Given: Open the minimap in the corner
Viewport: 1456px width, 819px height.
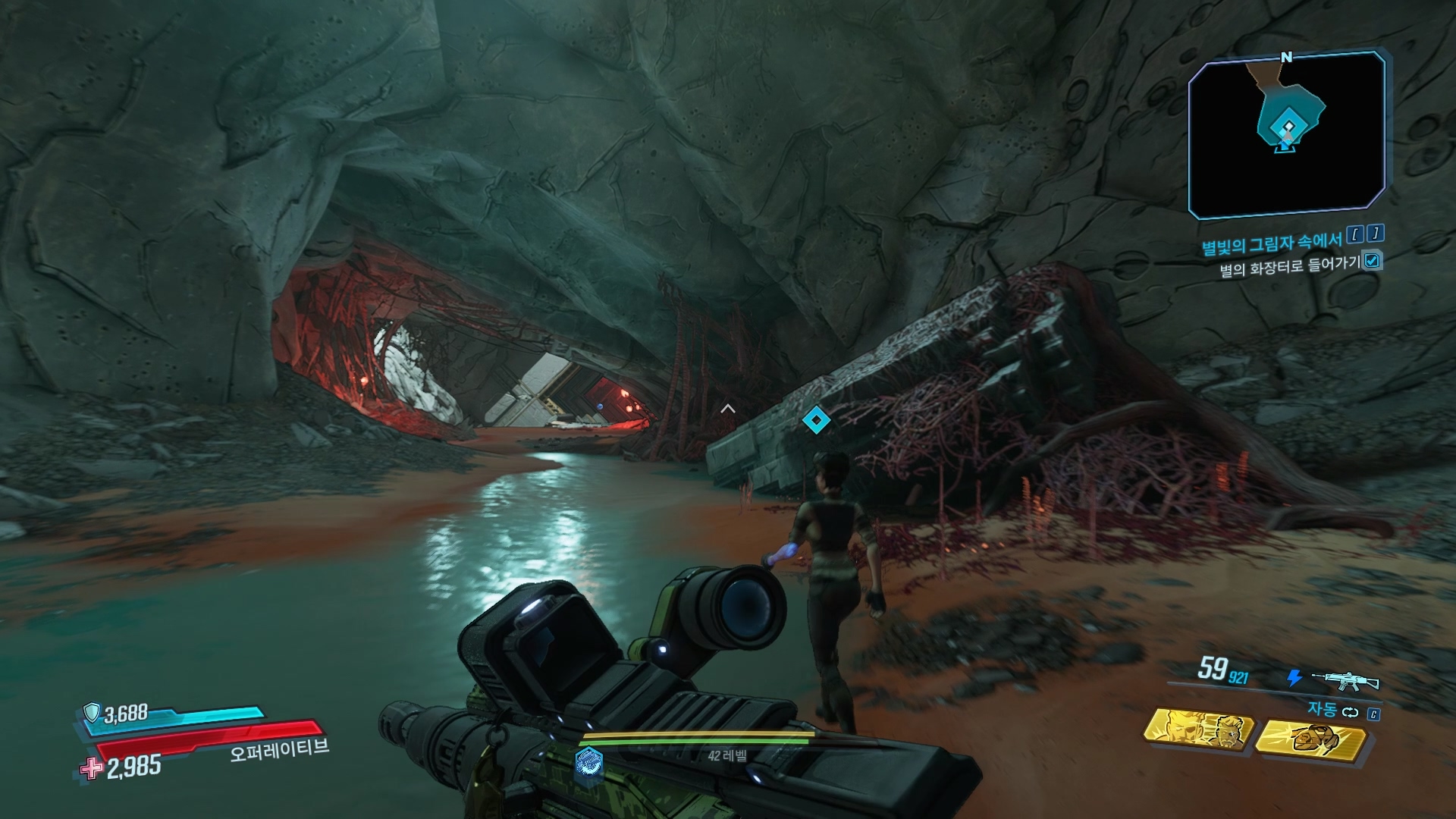Looking at the screenshot, I should pos(1286,136).
